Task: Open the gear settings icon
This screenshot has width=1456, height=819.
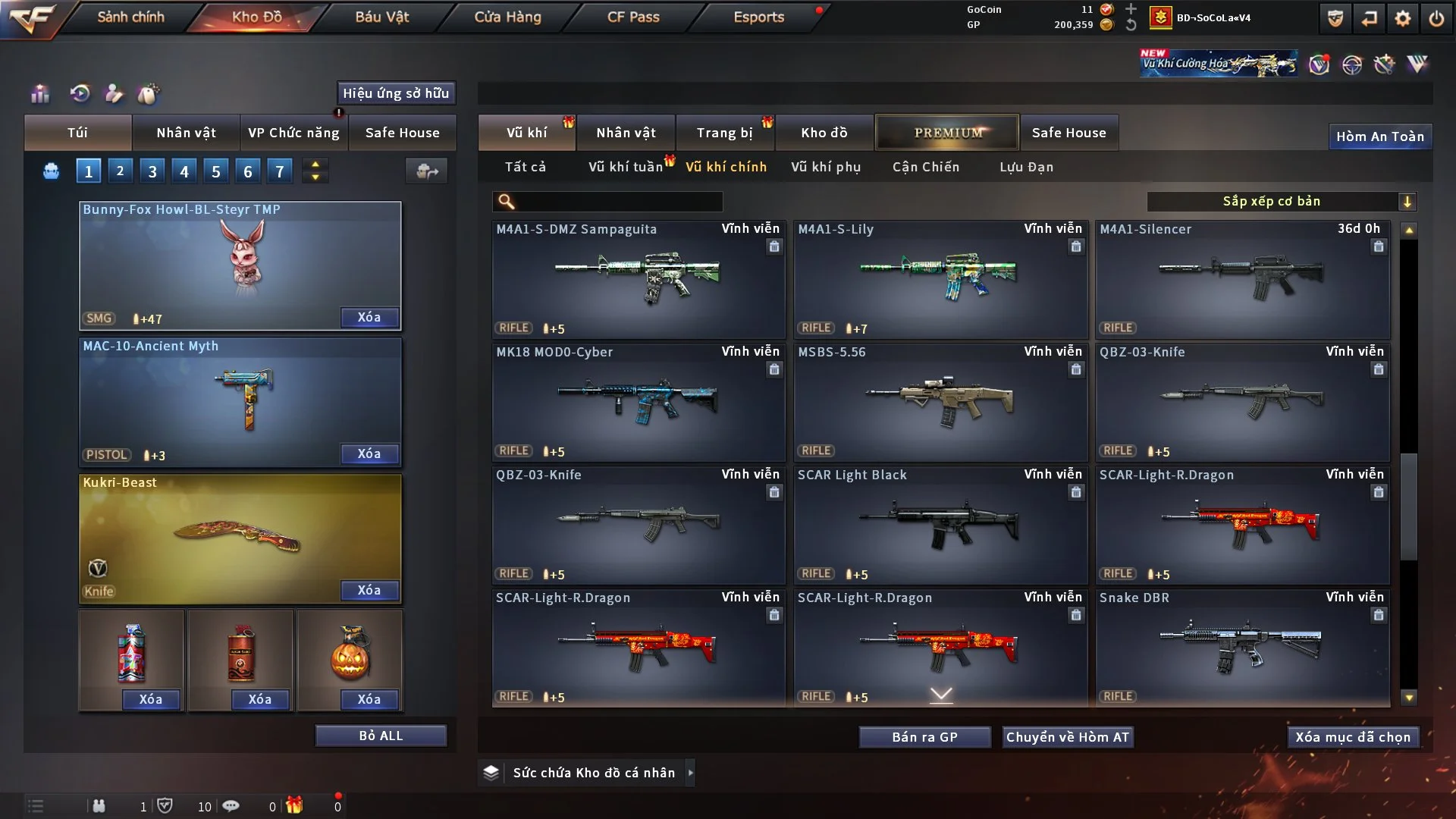Action: (1403, 18)
